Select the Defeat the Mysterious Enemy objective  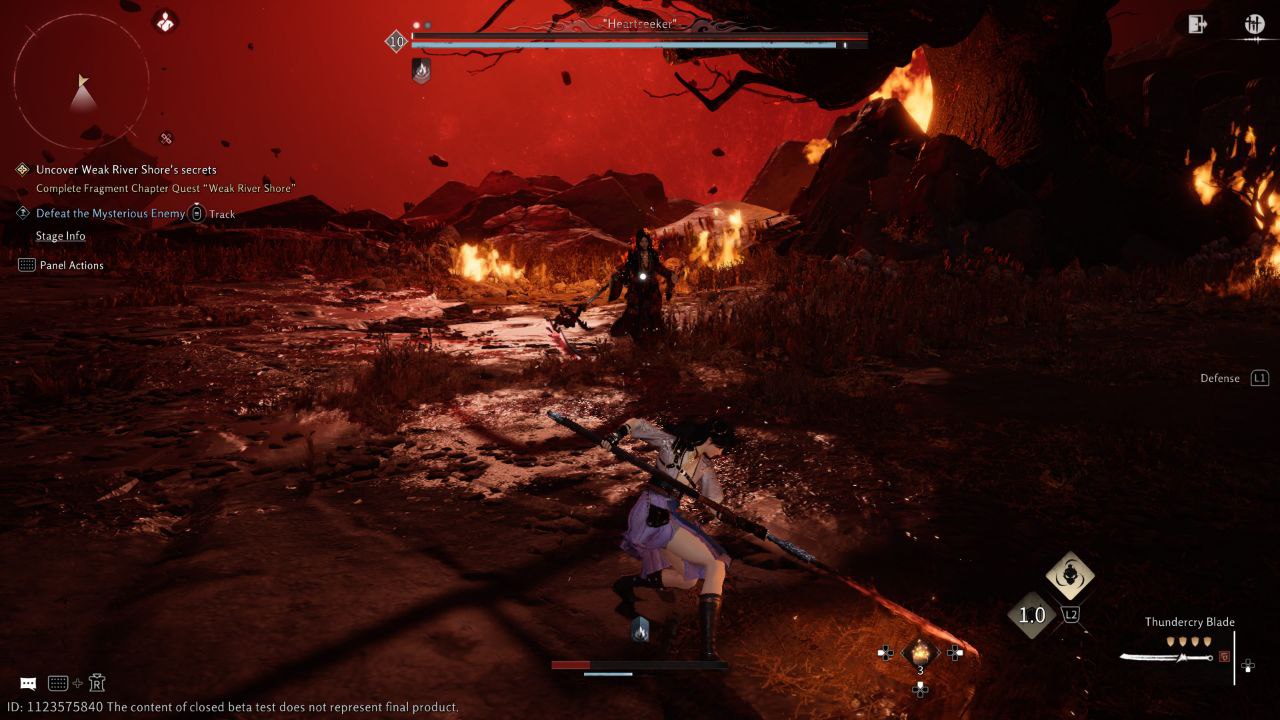click(110, 213)
